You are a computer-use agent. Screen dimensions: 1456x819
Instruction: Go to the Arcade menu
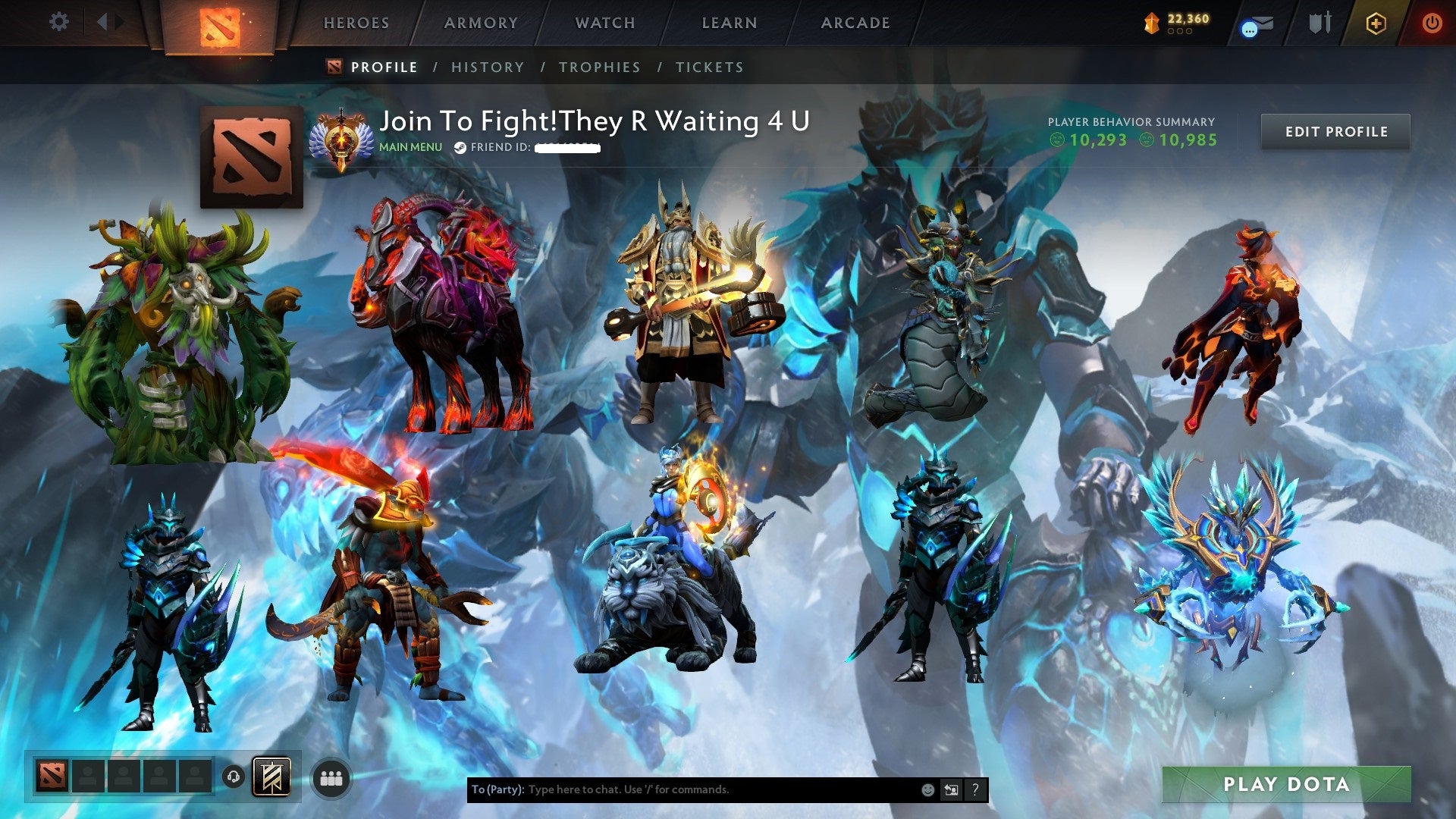pyautogui.click(x=855, y=23)
